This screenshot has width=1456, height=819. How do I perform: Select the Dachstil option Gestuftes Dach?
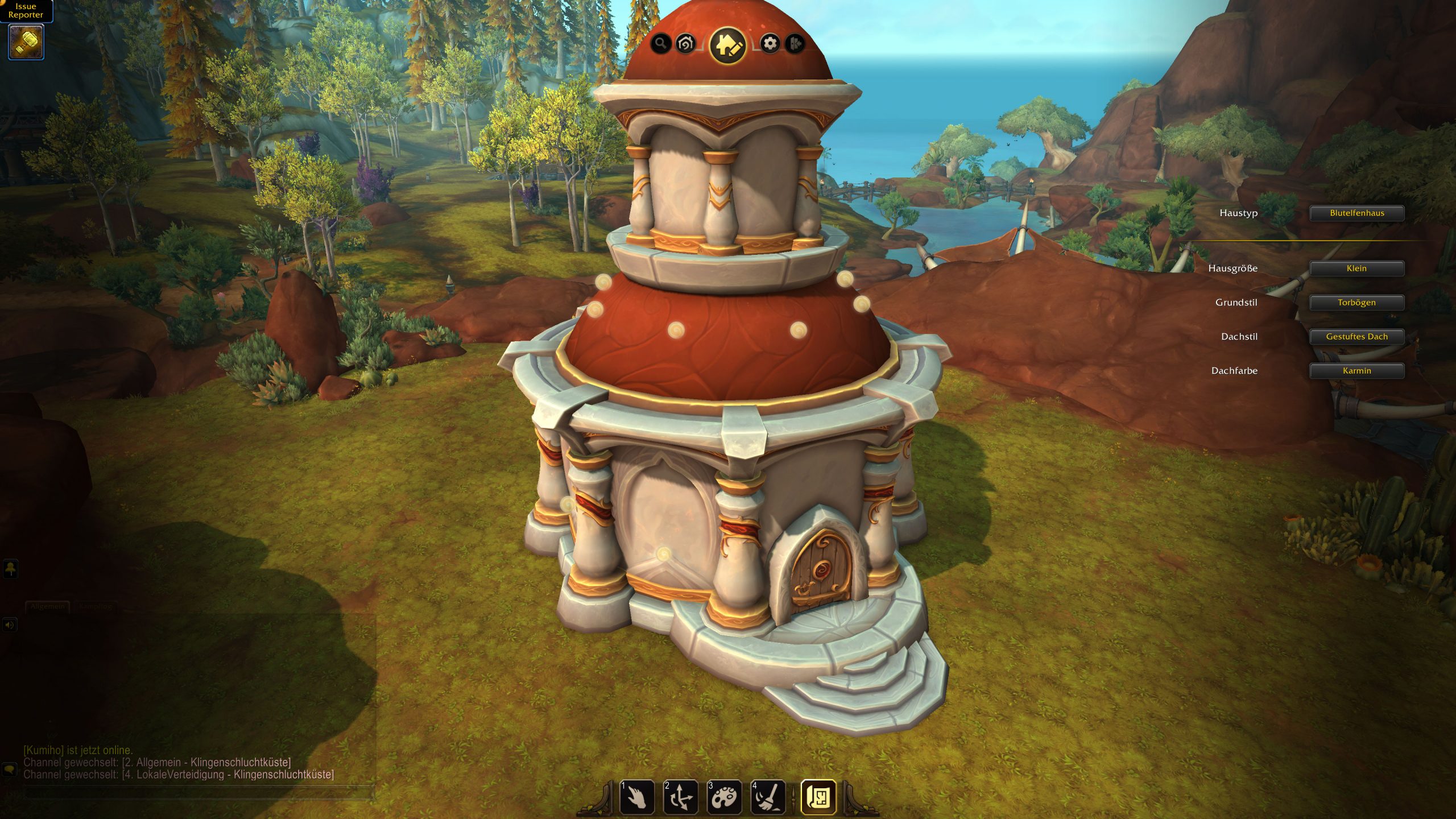[1356, 337]
